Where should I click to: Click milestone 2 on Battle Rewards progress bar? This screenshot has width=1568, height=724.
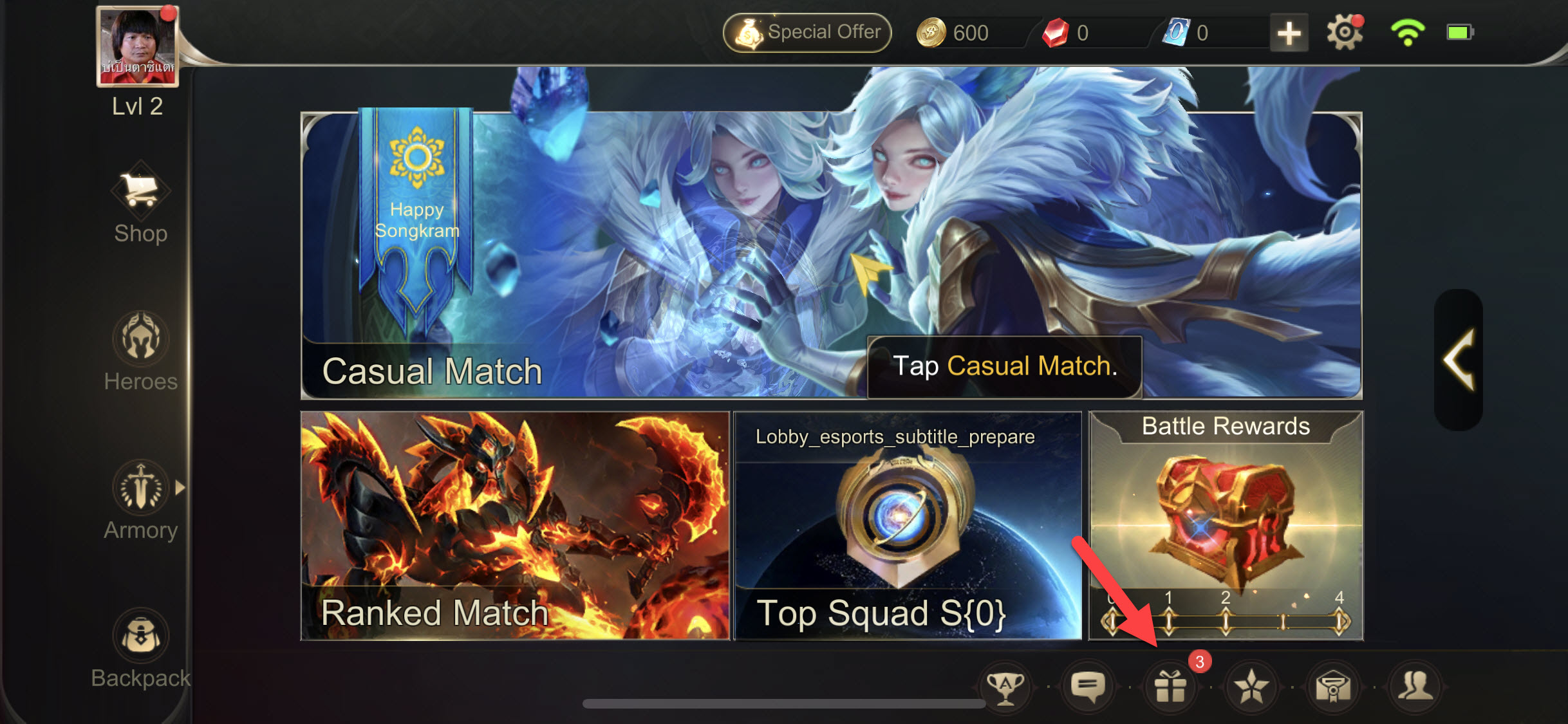coord(1225,622)
